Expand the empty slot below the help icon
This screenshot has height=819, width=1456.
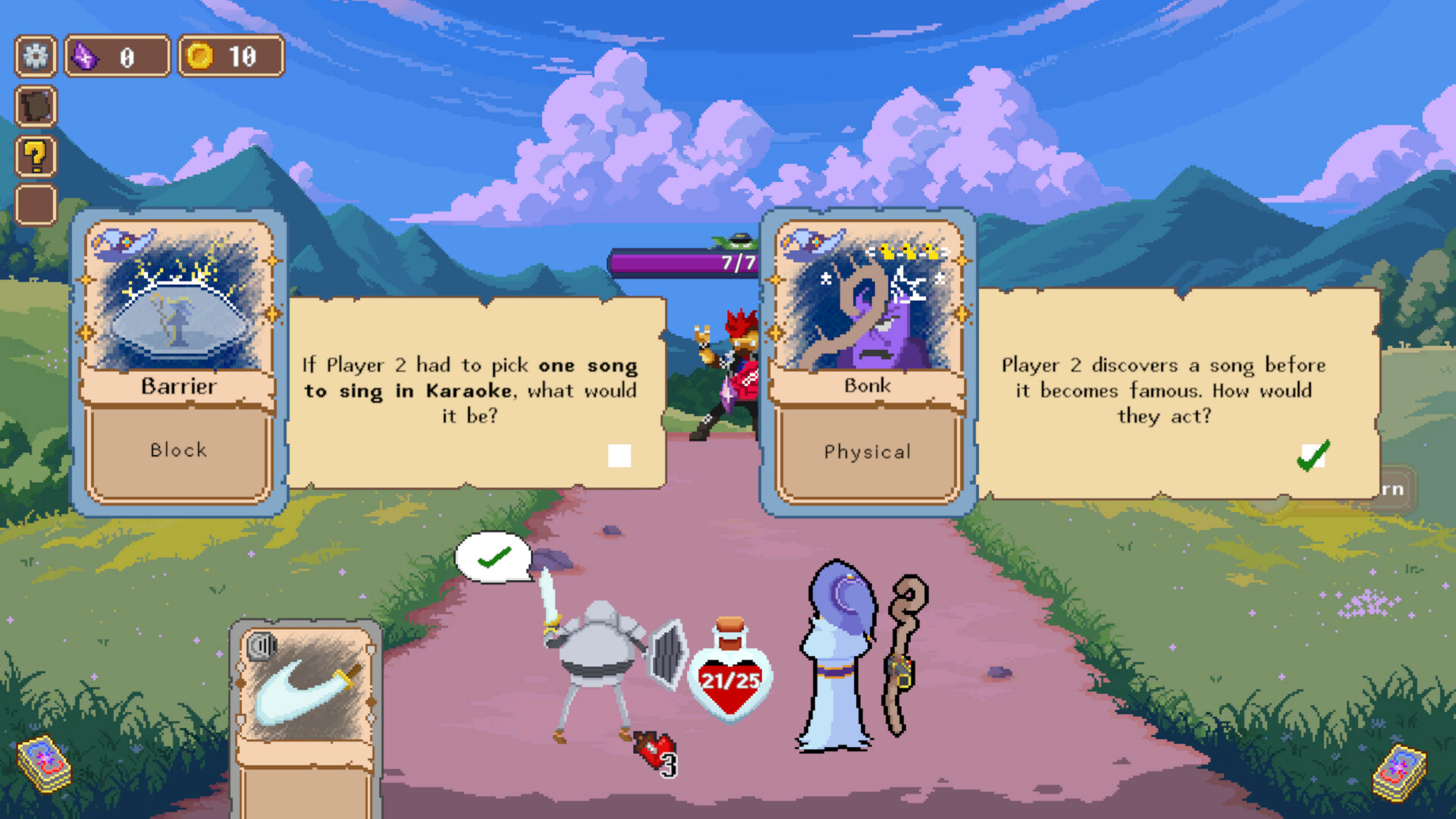(34, 202)
